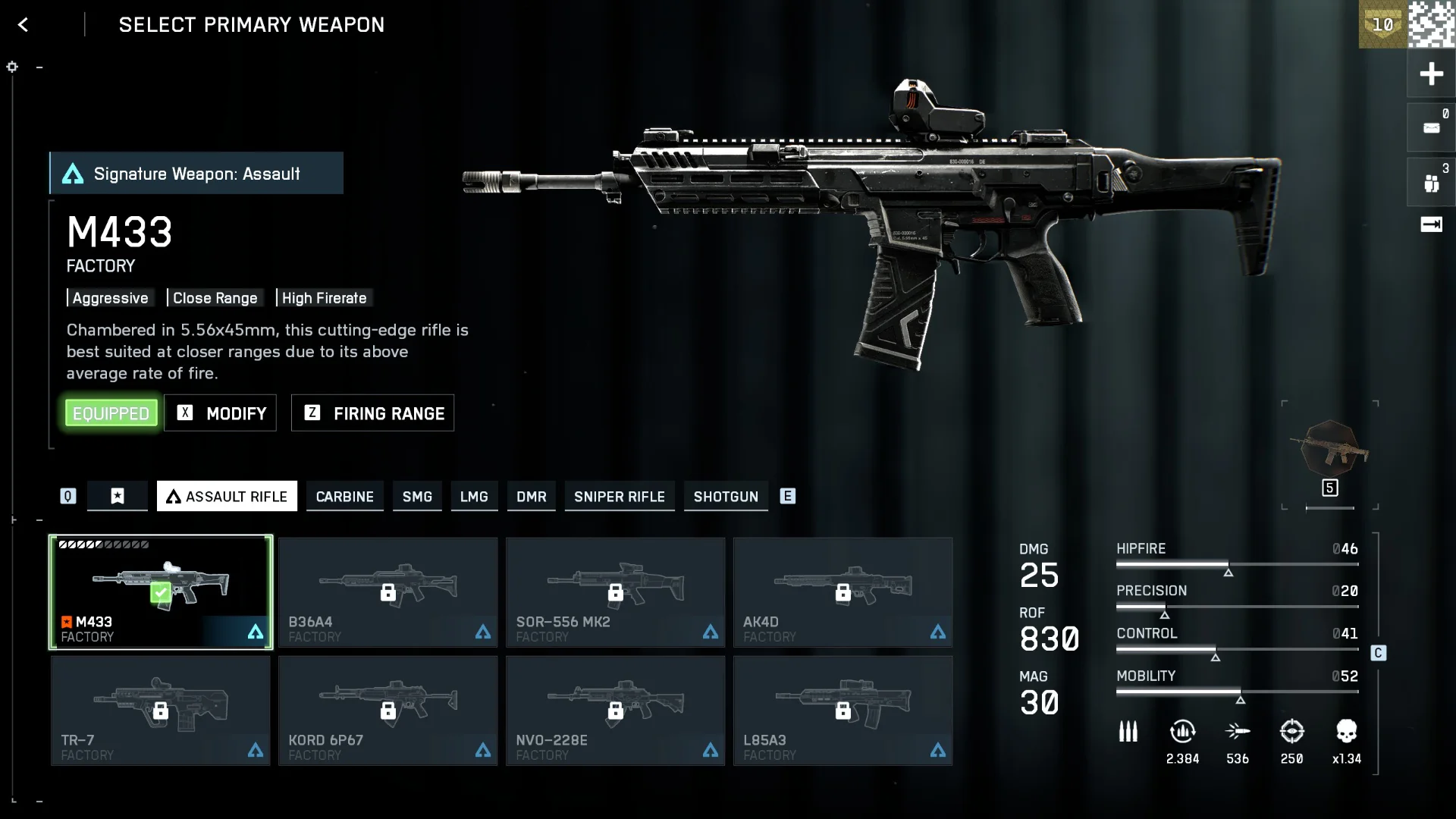Viewport: 1456px width, 819px height.
Task: Select the locked AK4D weapon card
Action: [843, 592]
